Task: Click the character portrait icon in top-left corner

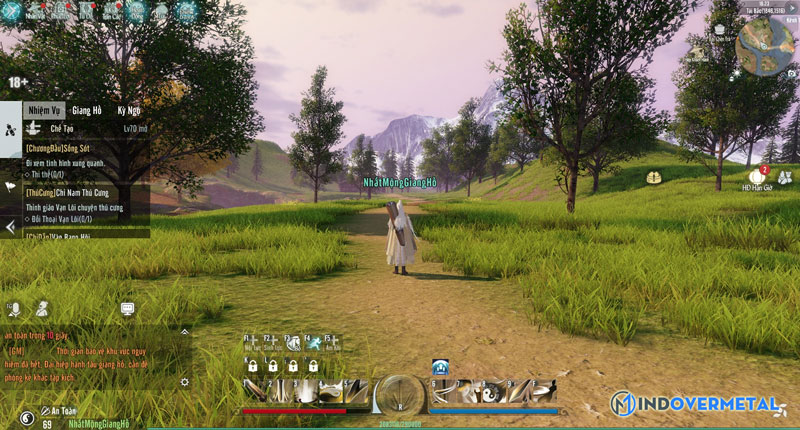Action: (14, 11)
